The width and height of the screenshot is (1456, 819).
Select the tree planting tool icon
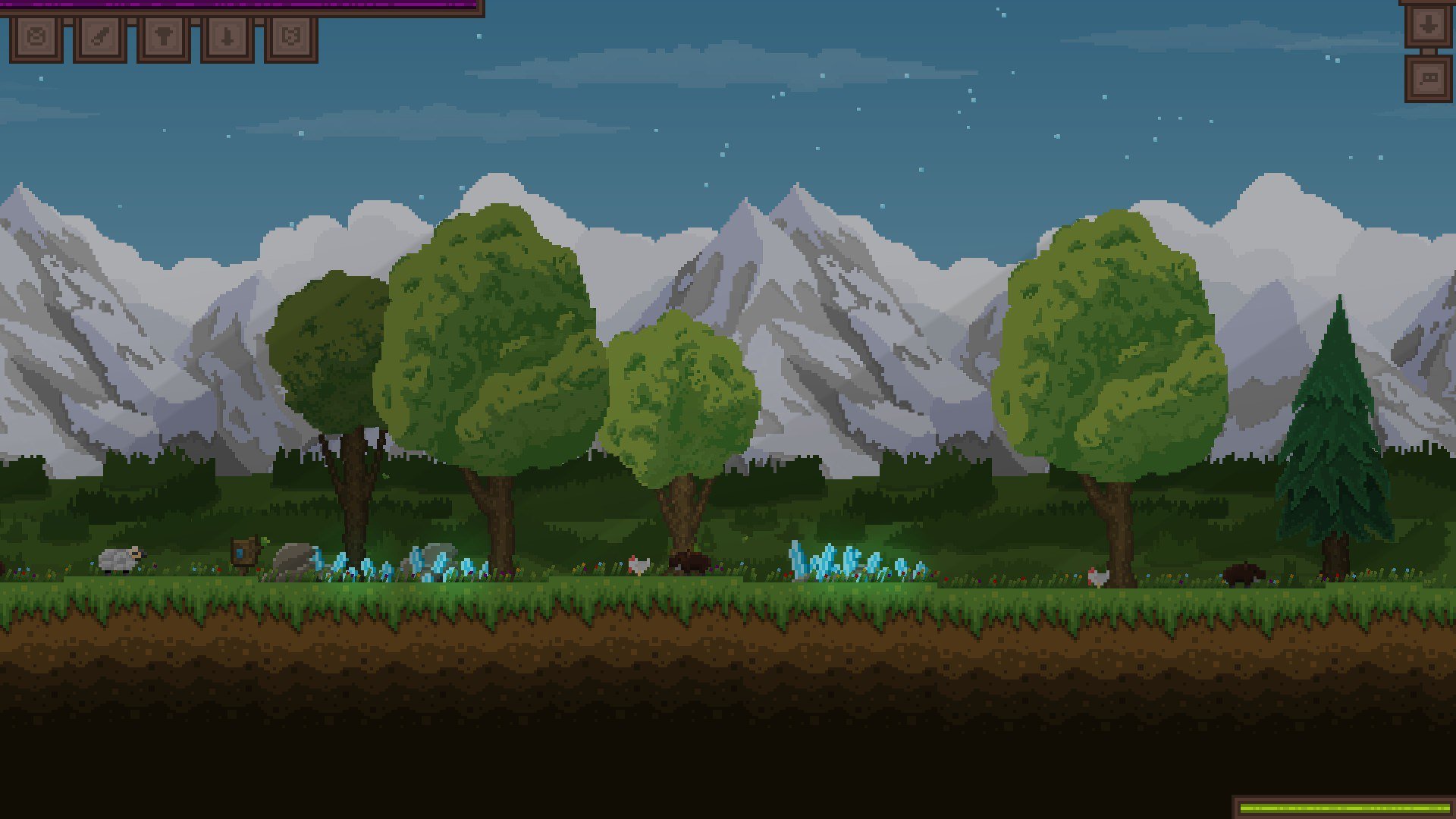(163, 36)
